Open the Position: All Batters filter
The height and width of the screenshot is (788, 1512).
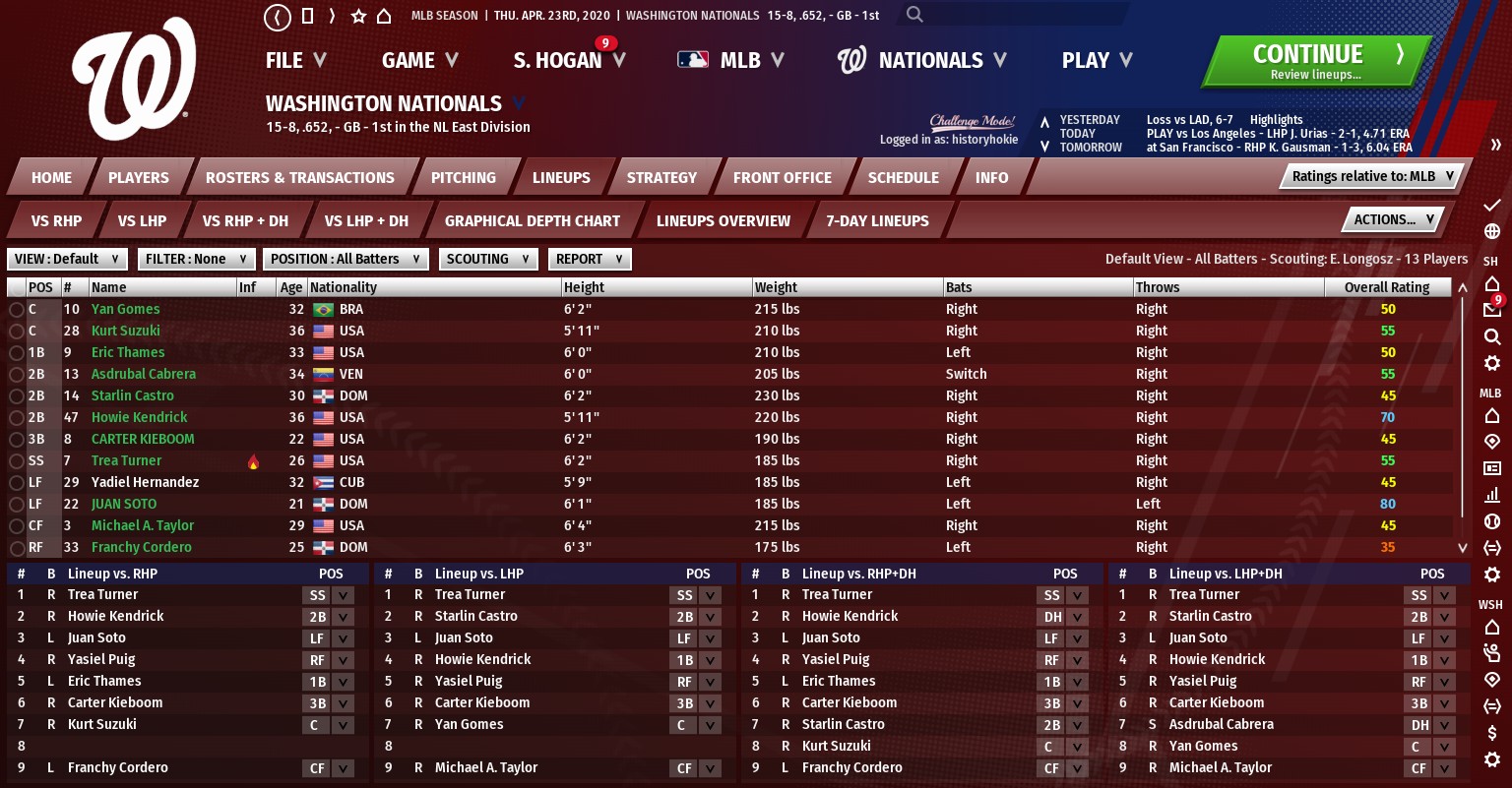pyautogui.click(x=346, y=260)
